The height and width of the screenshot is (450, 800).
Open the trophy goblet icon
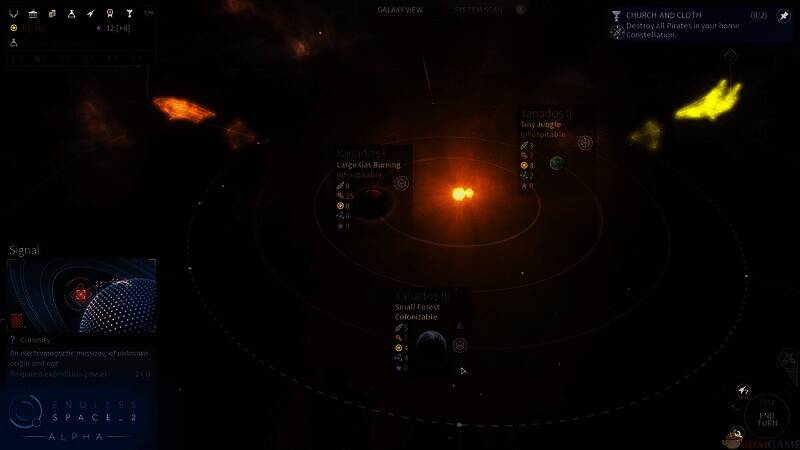click(129, 13)
